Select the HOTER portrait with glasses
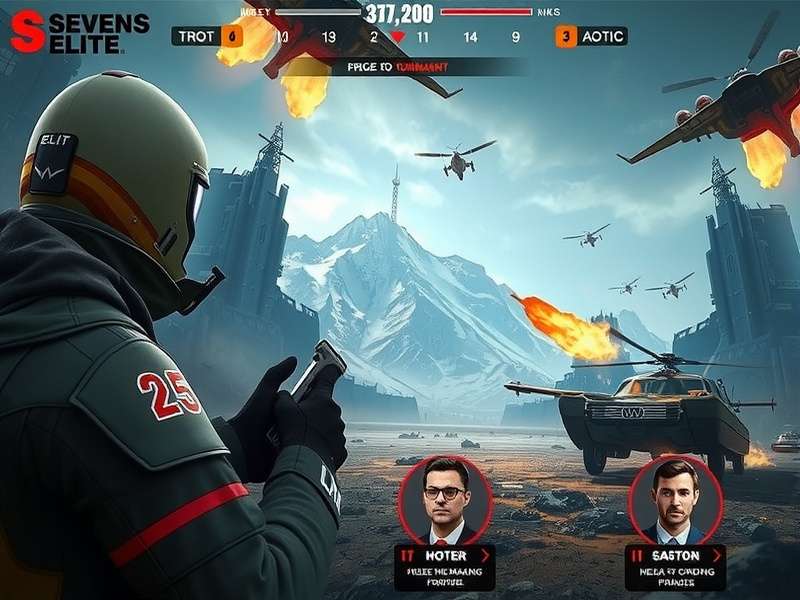Viewport: 800px width, 600px height. click(x=444, y=499)
